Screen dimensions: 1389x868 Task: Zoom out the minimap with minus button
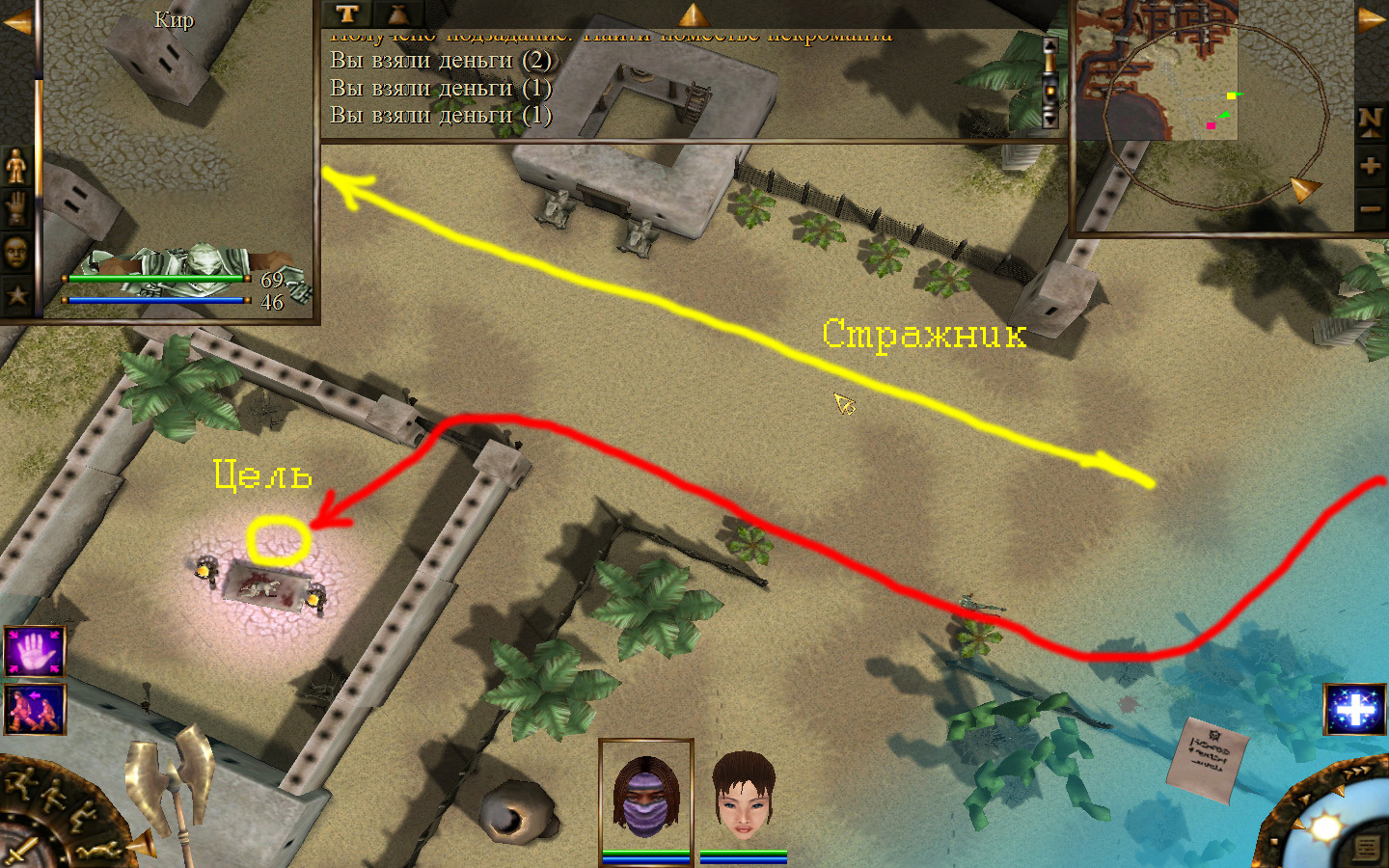[x=1370, y=207]
